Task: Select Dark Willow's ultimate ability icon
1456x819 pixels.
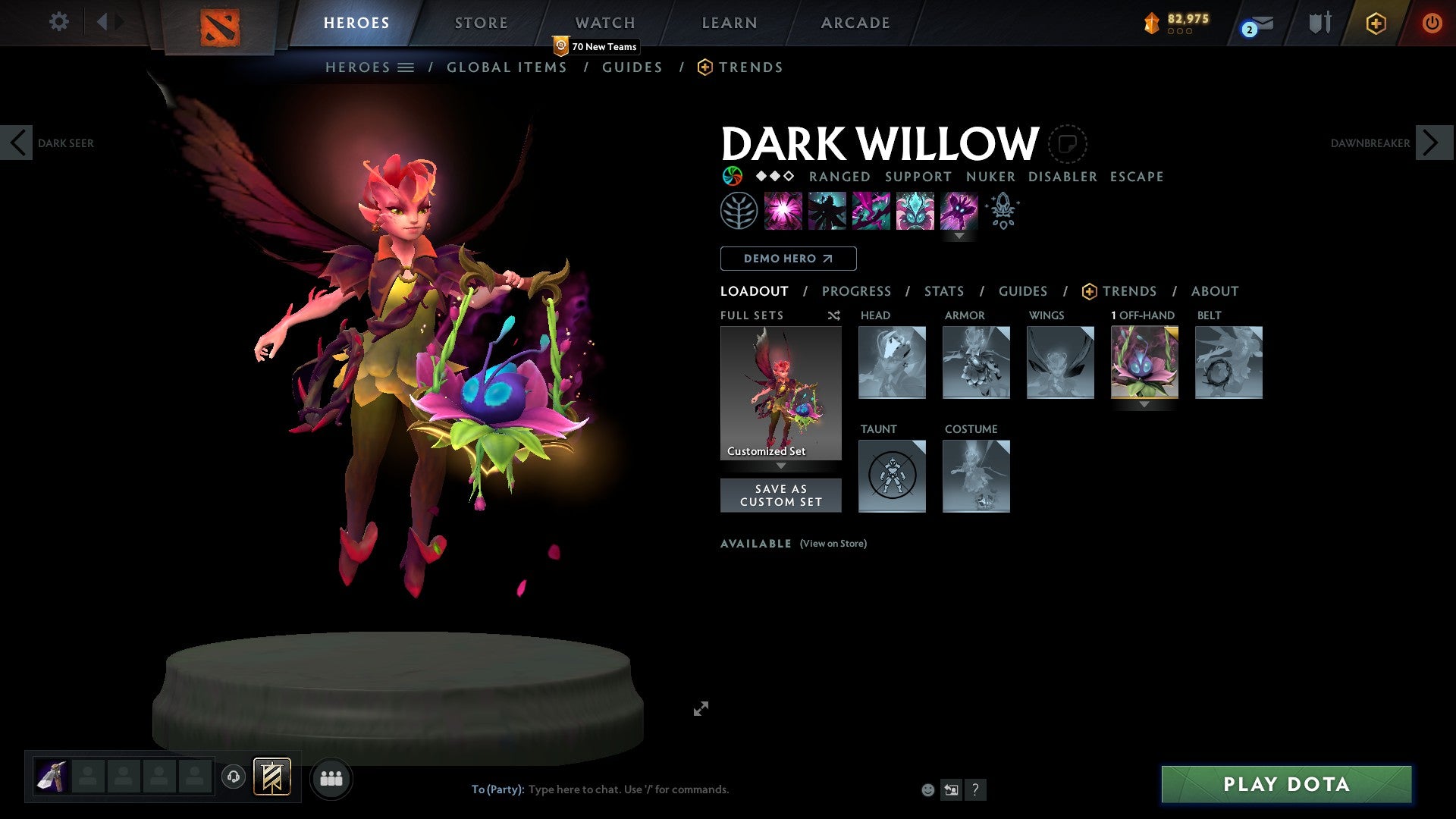Action: pos(959,212)
